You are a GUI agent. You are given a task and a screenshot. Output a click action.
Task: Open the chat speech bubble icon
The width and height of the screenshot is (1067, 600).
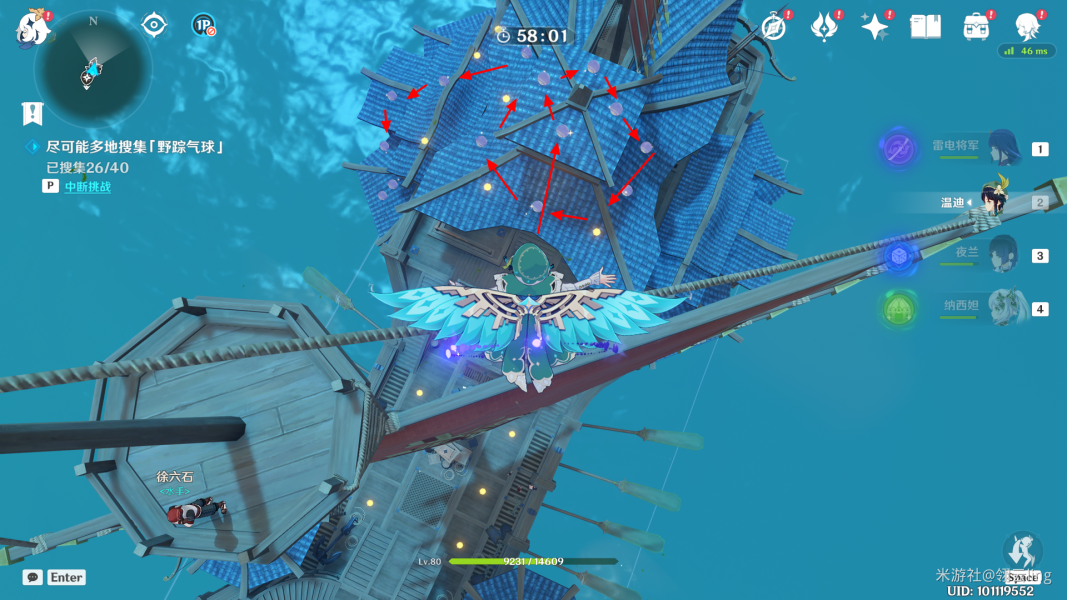coord(33,577)
